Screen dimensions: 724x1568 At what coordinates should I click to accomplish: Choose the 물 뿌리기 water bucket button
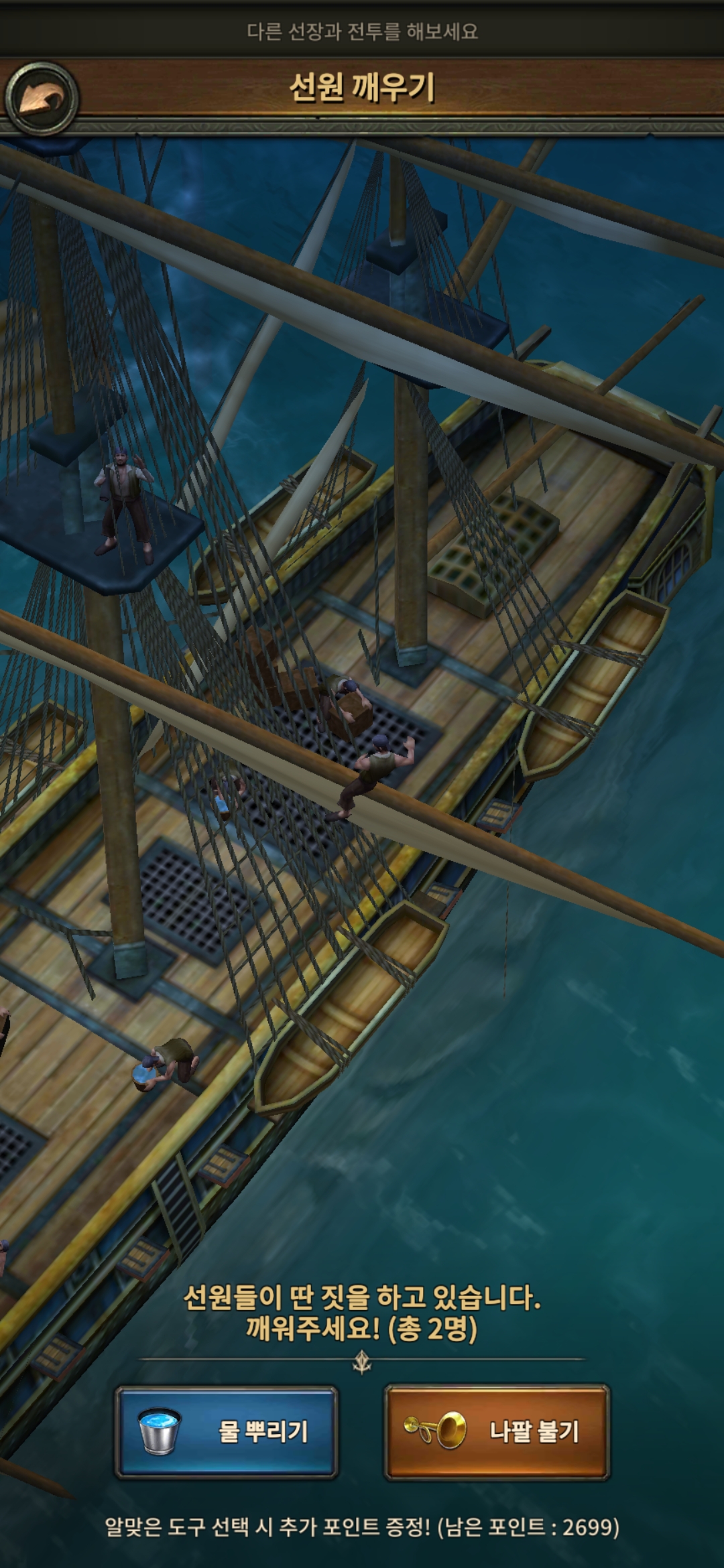(227, 1431)
